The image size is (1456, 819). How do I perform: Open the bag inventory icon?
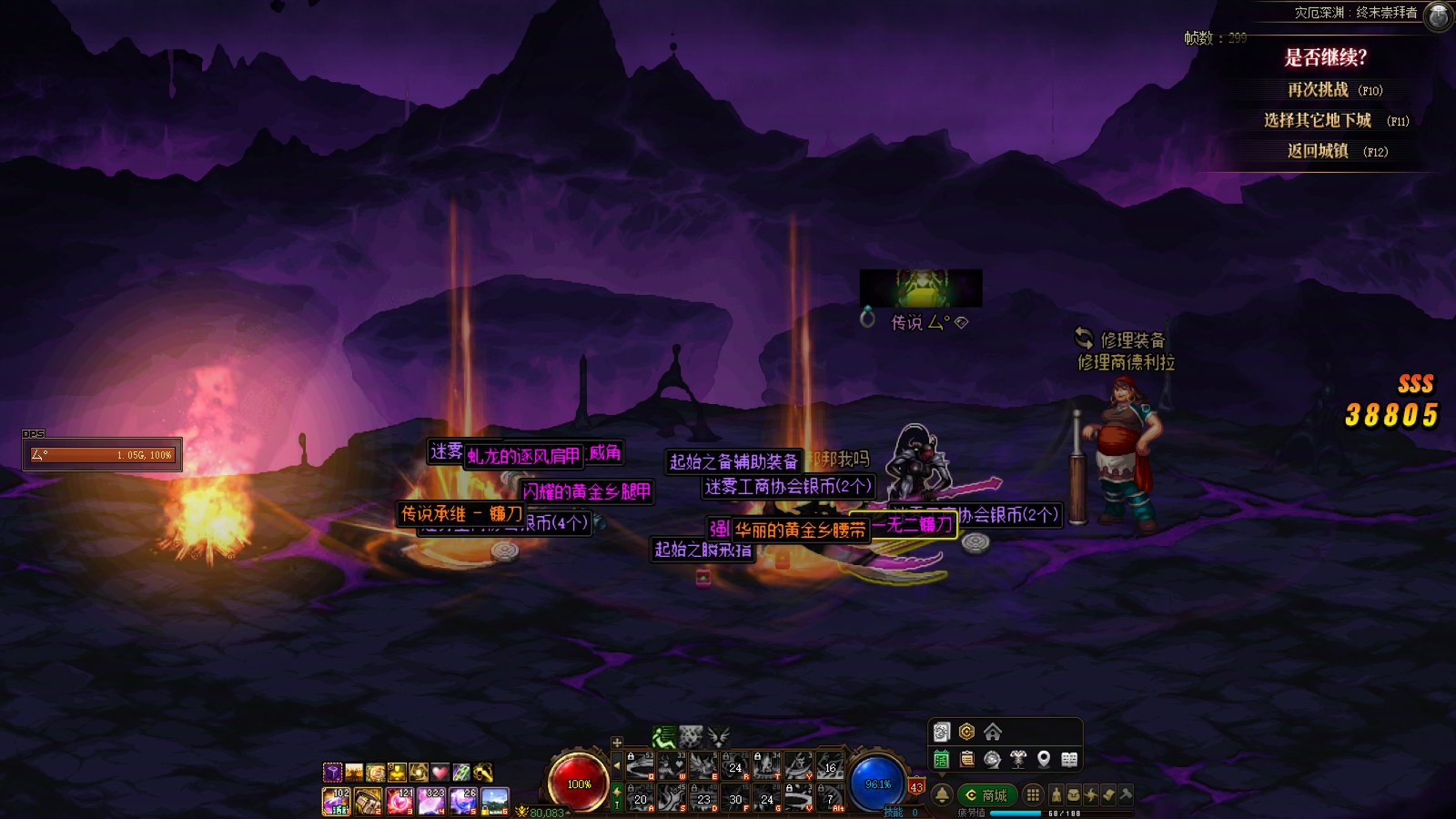click(x=1073, y=795)
